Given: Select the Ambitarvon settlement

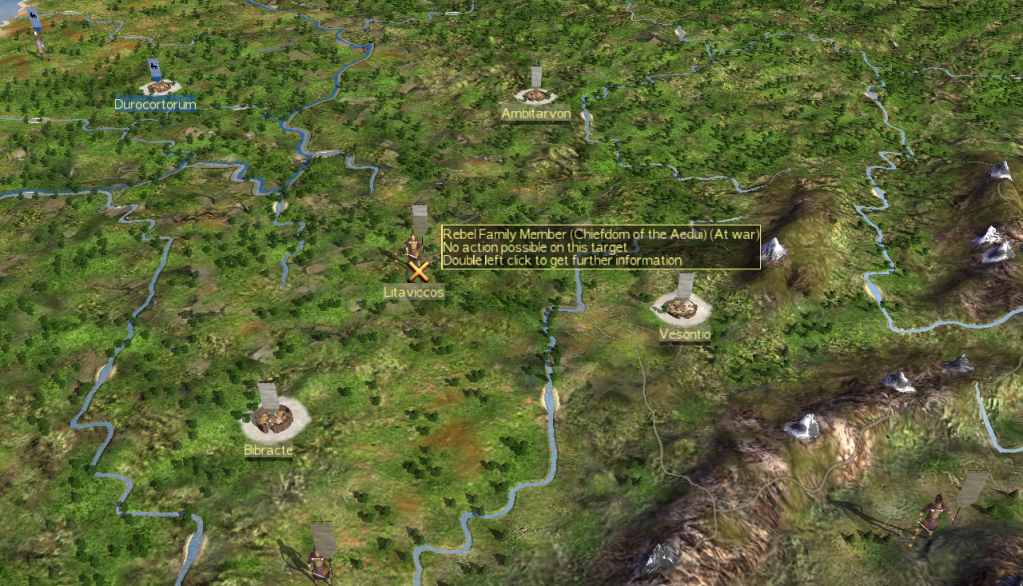Looking at the screenshot, I should point(536,96).
